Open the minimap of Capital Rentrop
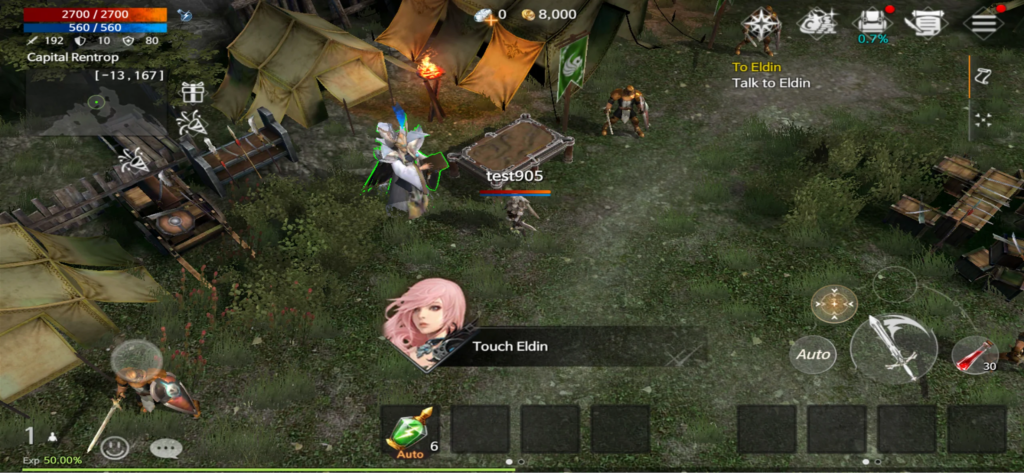1024x473 pixels. click(x=97, y=107)
